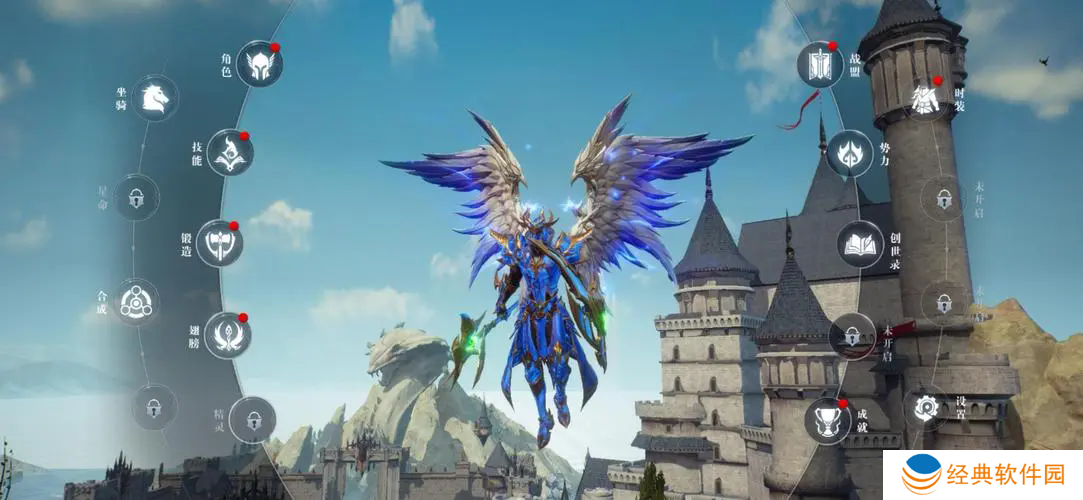Open the 创世录 book icon

[x=860, y=243]
